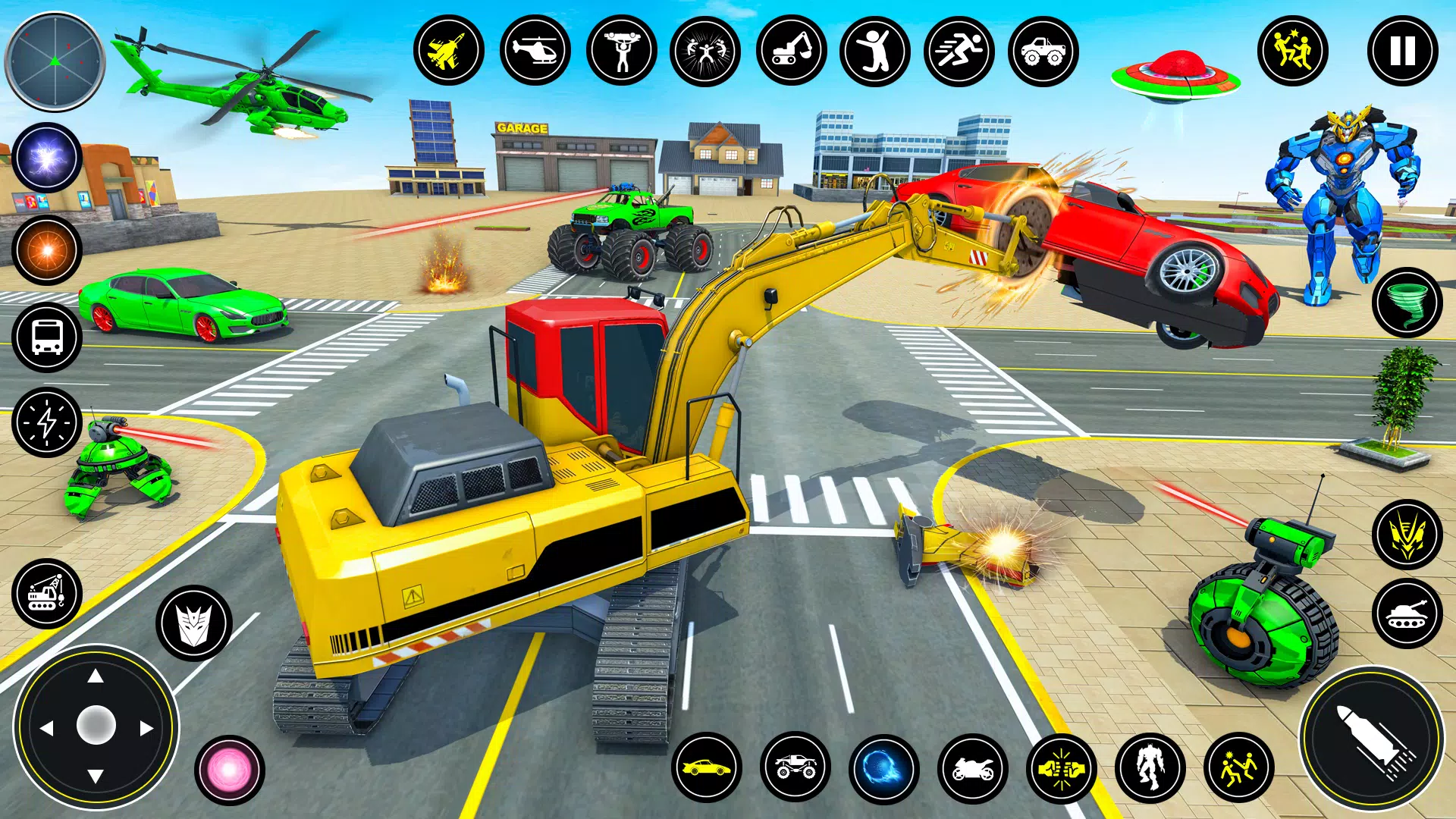Use the orange fire orb ability
The image size is (1456, 819).
point(47,250)
